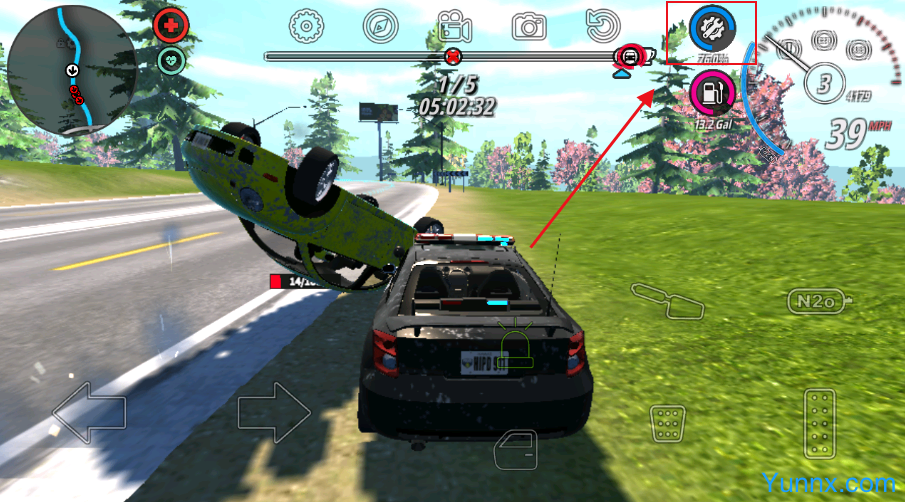Open the circular minimap
Image resolution: width=905 pixels, height=502 pixels.
click(x=71, y=69)
